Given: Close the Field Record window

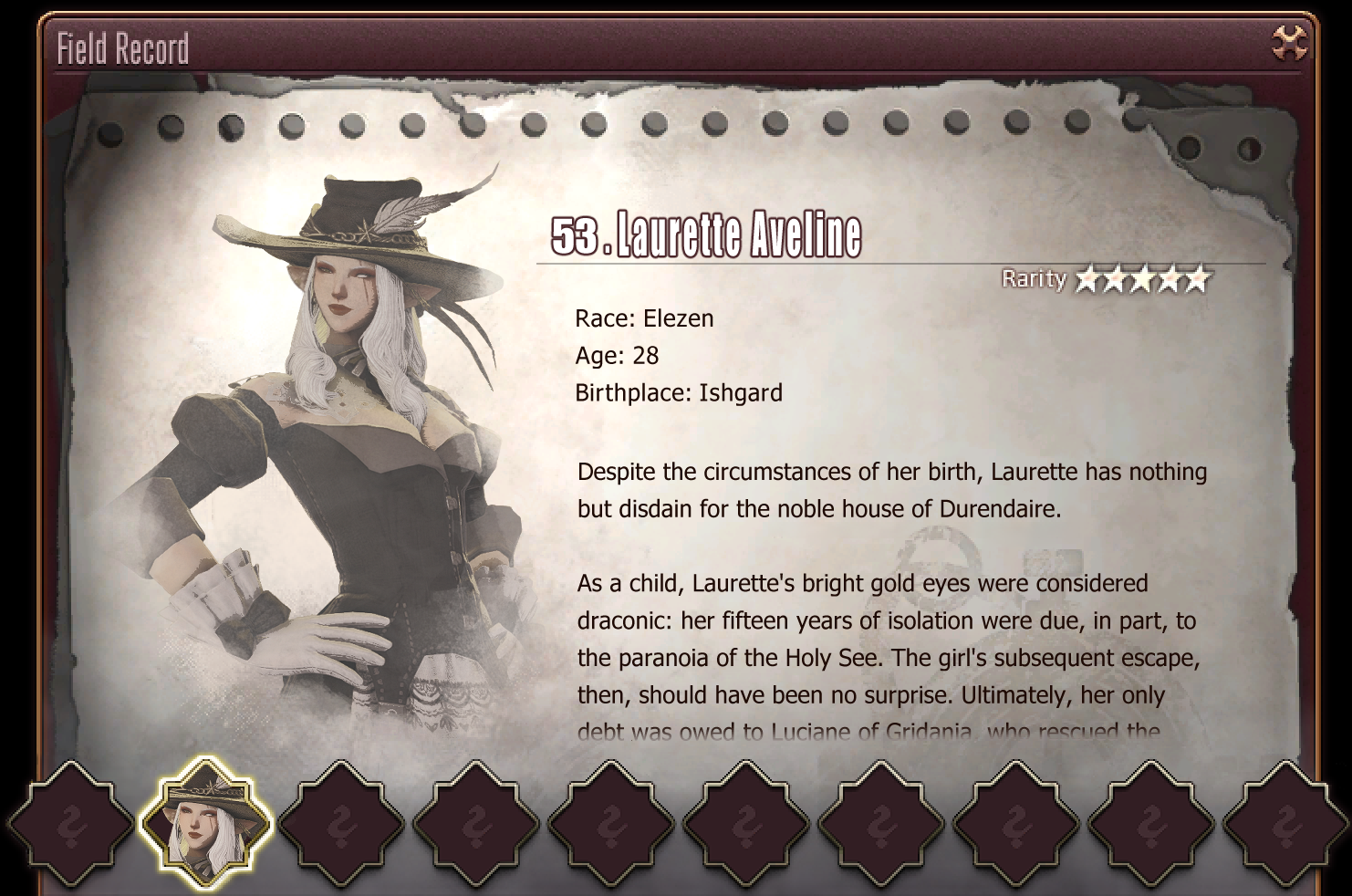Looking at the screenshot, I should pyautogui.click(x=1289, y=43).
